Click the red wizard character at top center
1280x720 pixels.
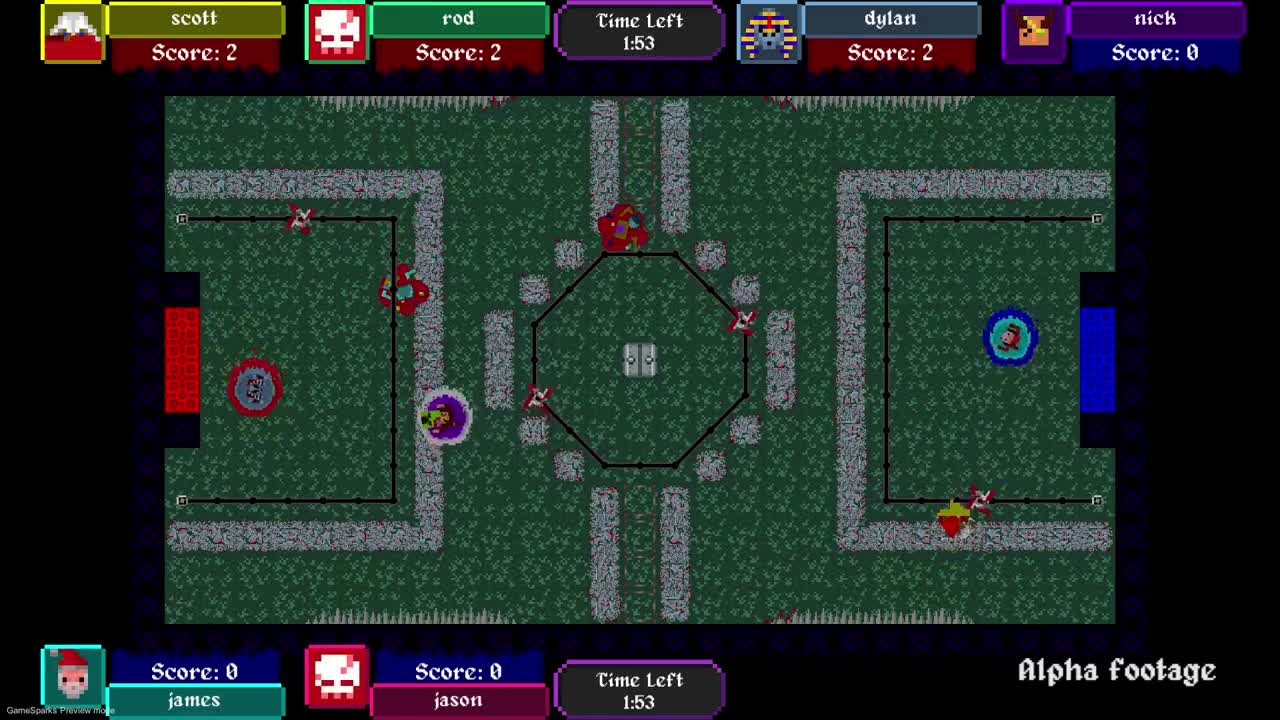click(625, 228)
